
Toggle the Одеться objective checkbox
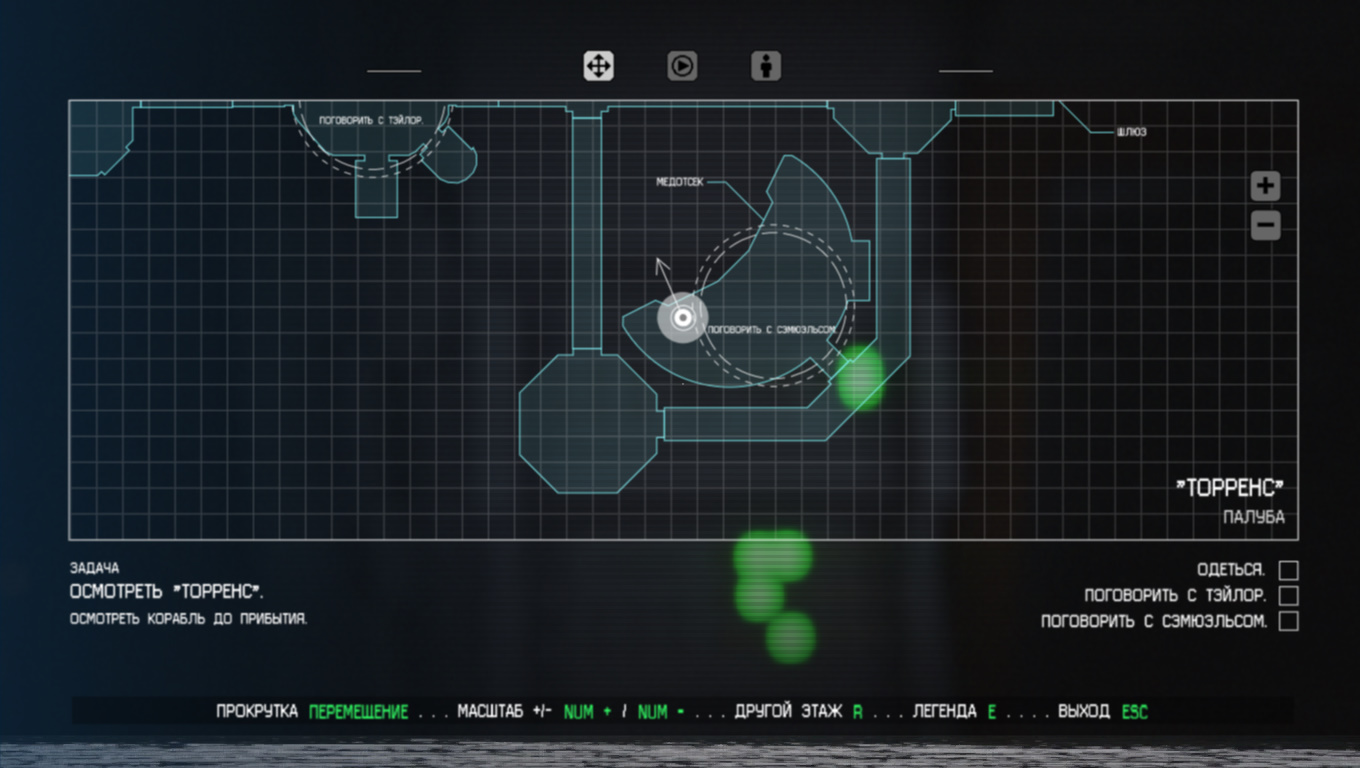(x=1289, y=570)
